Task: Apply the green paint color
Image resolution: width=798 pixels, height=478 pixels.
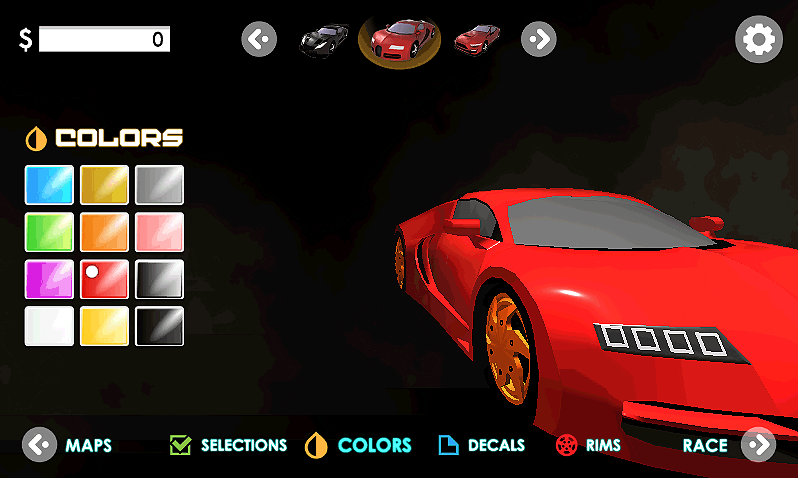Action: [49, 232]
